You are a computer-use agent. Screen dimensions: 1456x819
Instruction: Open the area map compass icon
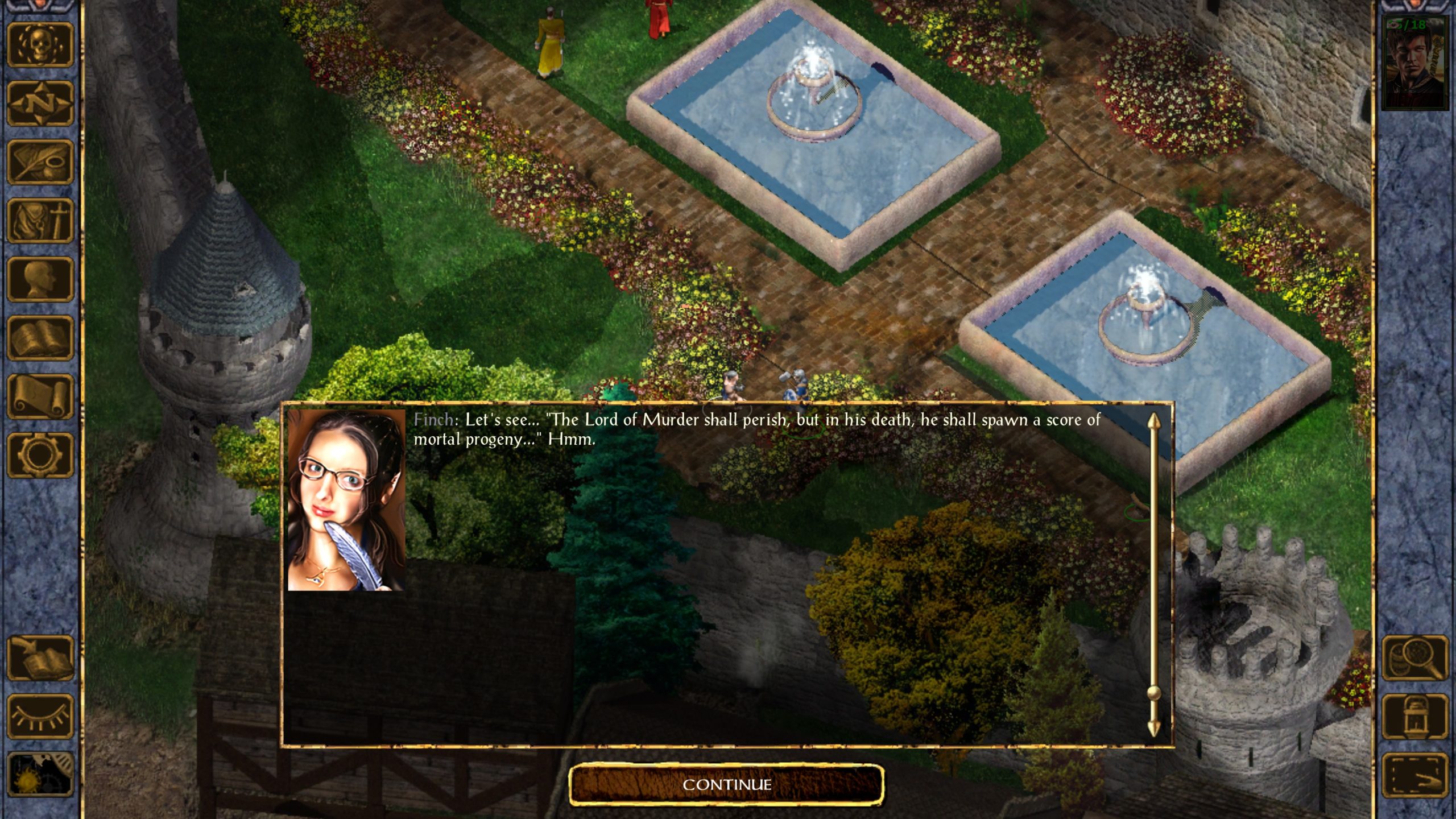click(40, 104)
